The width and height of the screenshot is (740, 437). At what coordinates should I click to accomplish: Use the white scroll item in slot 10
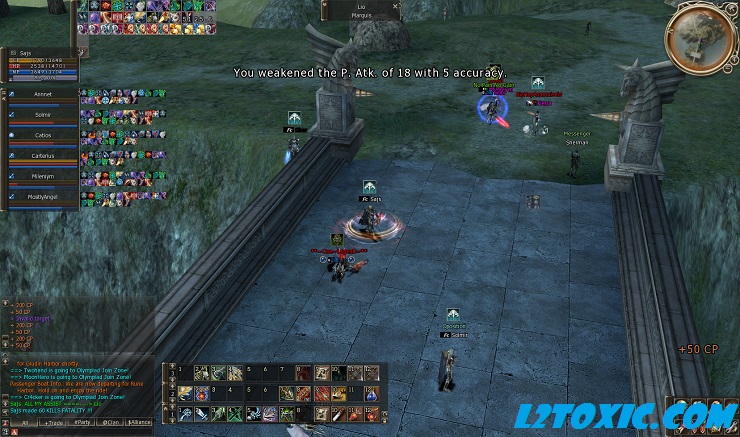340,413
